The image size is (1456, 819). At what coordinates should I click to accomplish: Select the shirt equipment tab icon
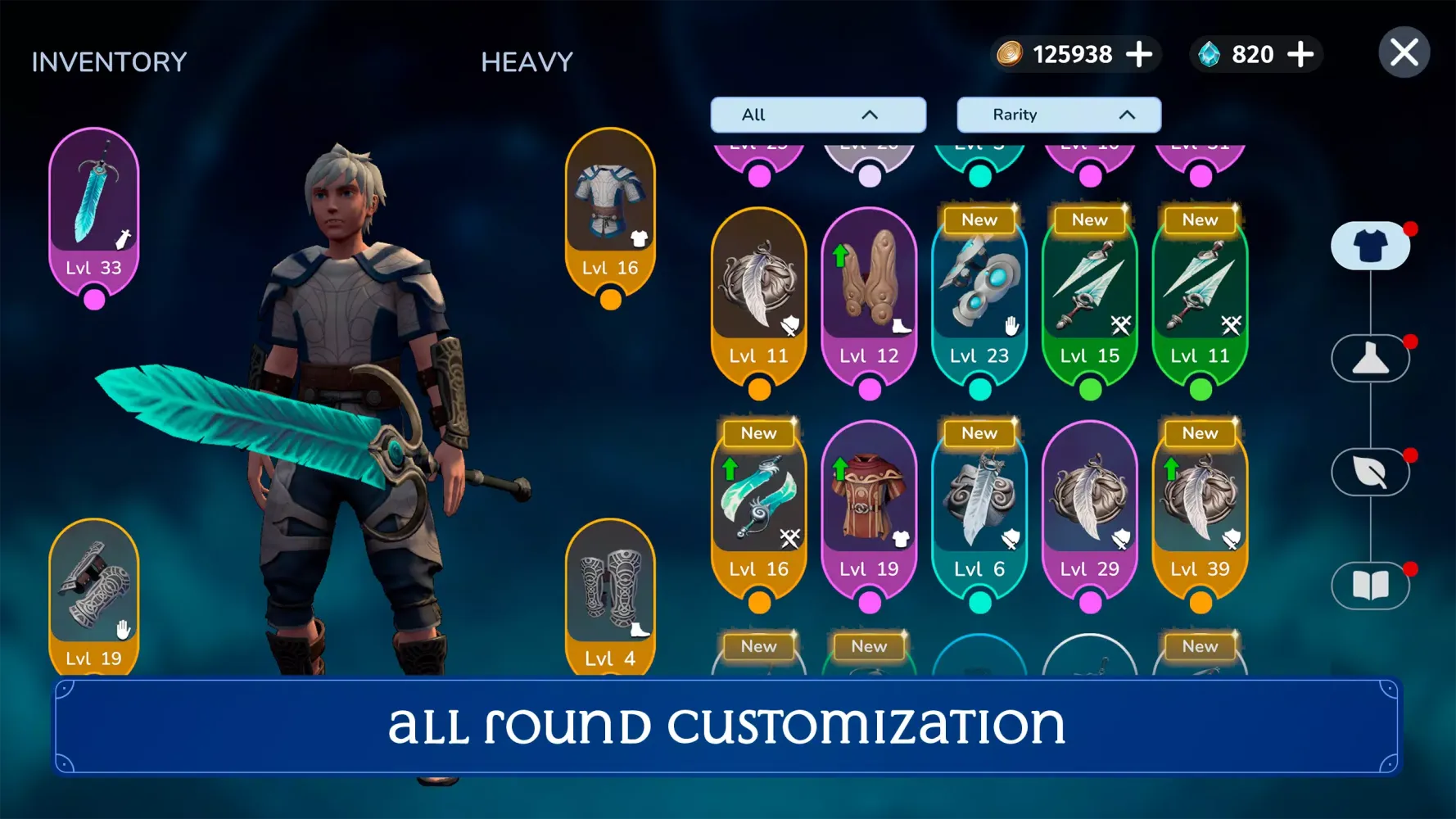(1371, 244)
